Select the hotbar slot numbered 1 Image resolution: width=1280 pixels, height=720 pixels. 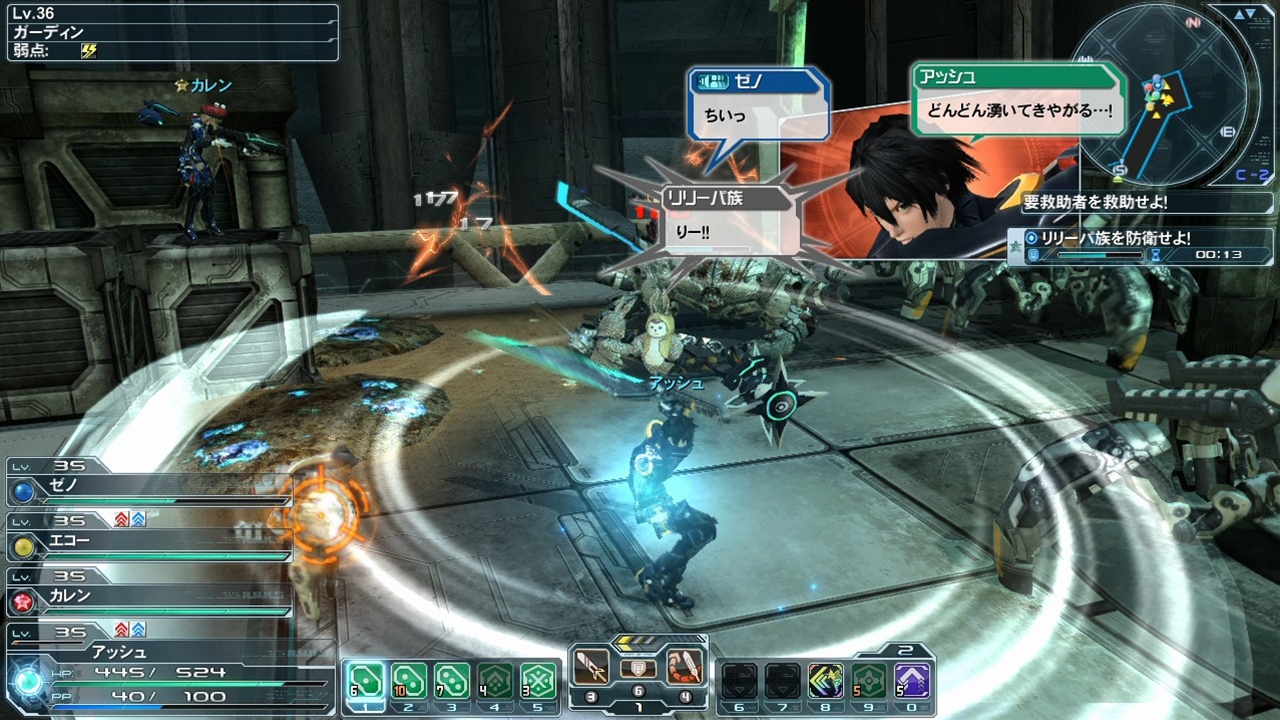pyautogui.click(x=365, y=681)
